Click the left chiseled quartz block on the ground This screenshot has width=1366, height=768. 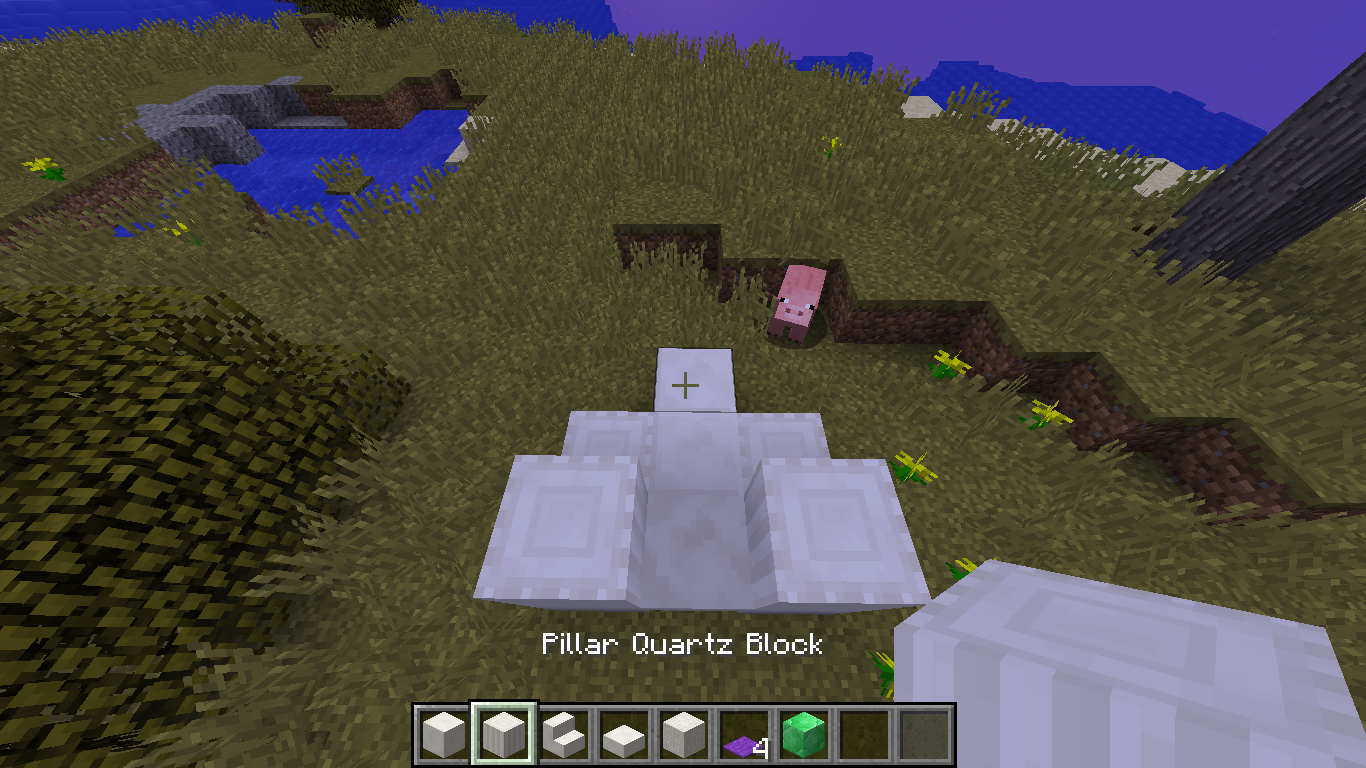(x=560, y=520)
